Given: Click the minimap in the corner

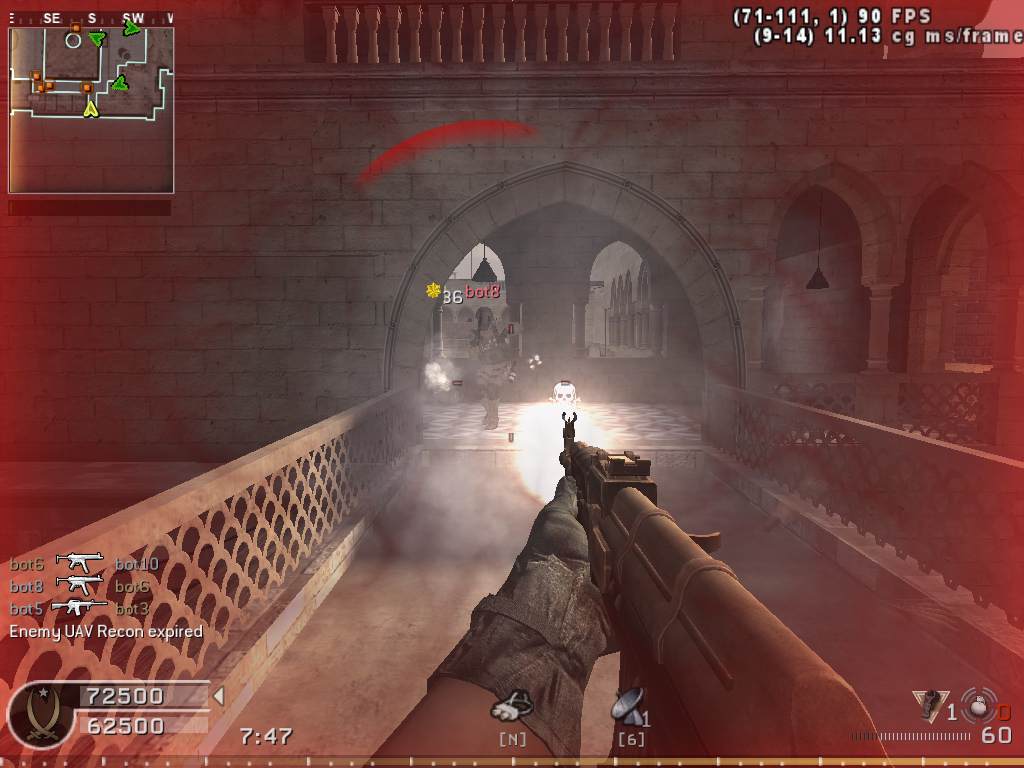Looking at the screenshot, I should pos(91,109).
